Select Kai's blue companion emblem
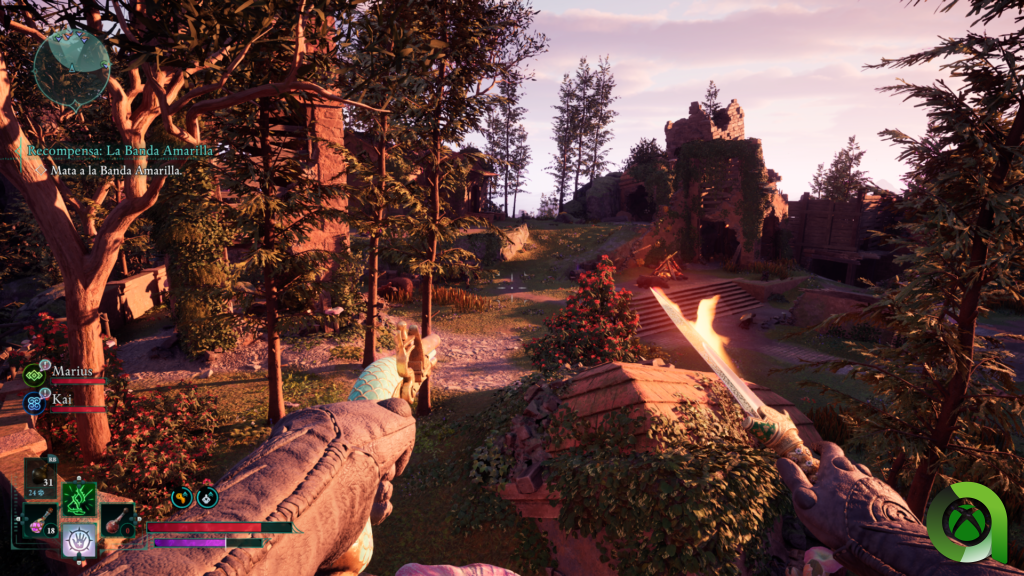The height and width of the screenshot is (576, 1024). pos(33,402)
